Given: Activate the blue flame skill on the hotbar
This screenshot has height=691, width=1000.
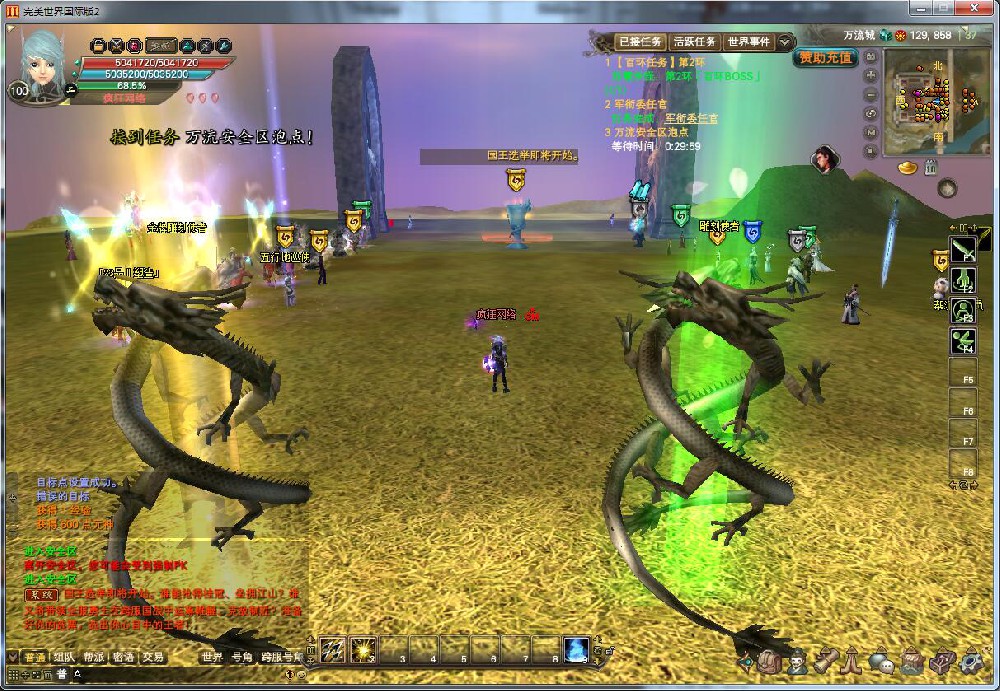Looking at the screenshot, I should (576, 649).
